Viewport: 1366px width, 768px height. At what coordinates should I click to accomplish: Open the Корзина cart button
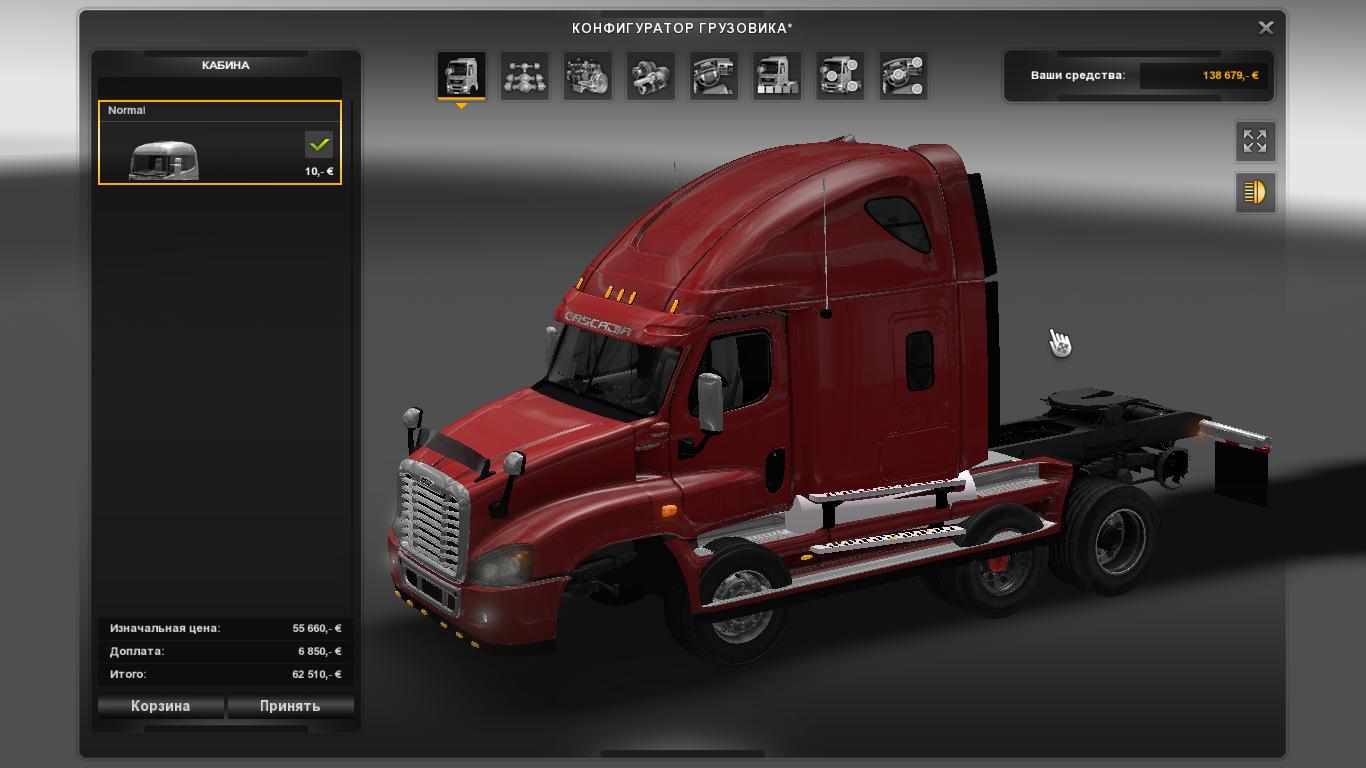(160, 706)
